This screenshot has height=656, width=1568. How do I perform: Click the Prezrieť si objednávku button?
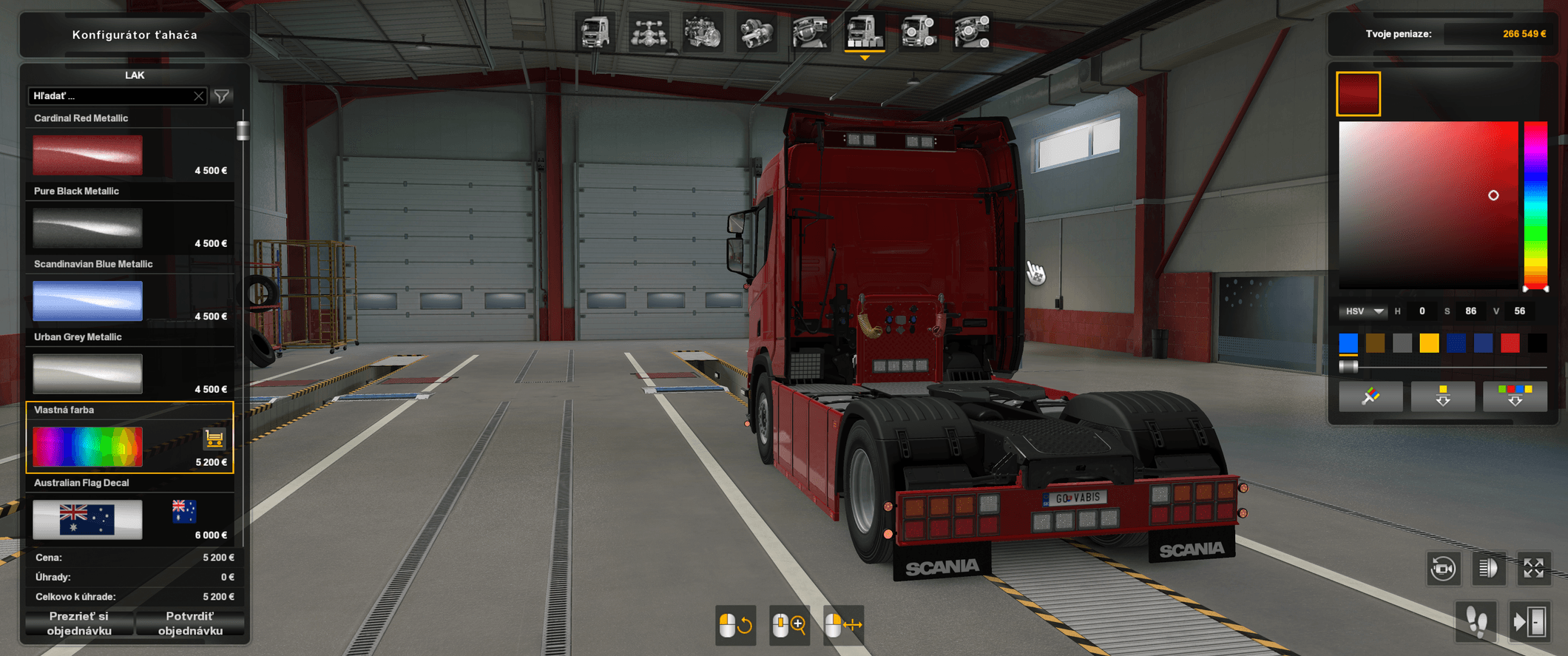coord(79,623)
